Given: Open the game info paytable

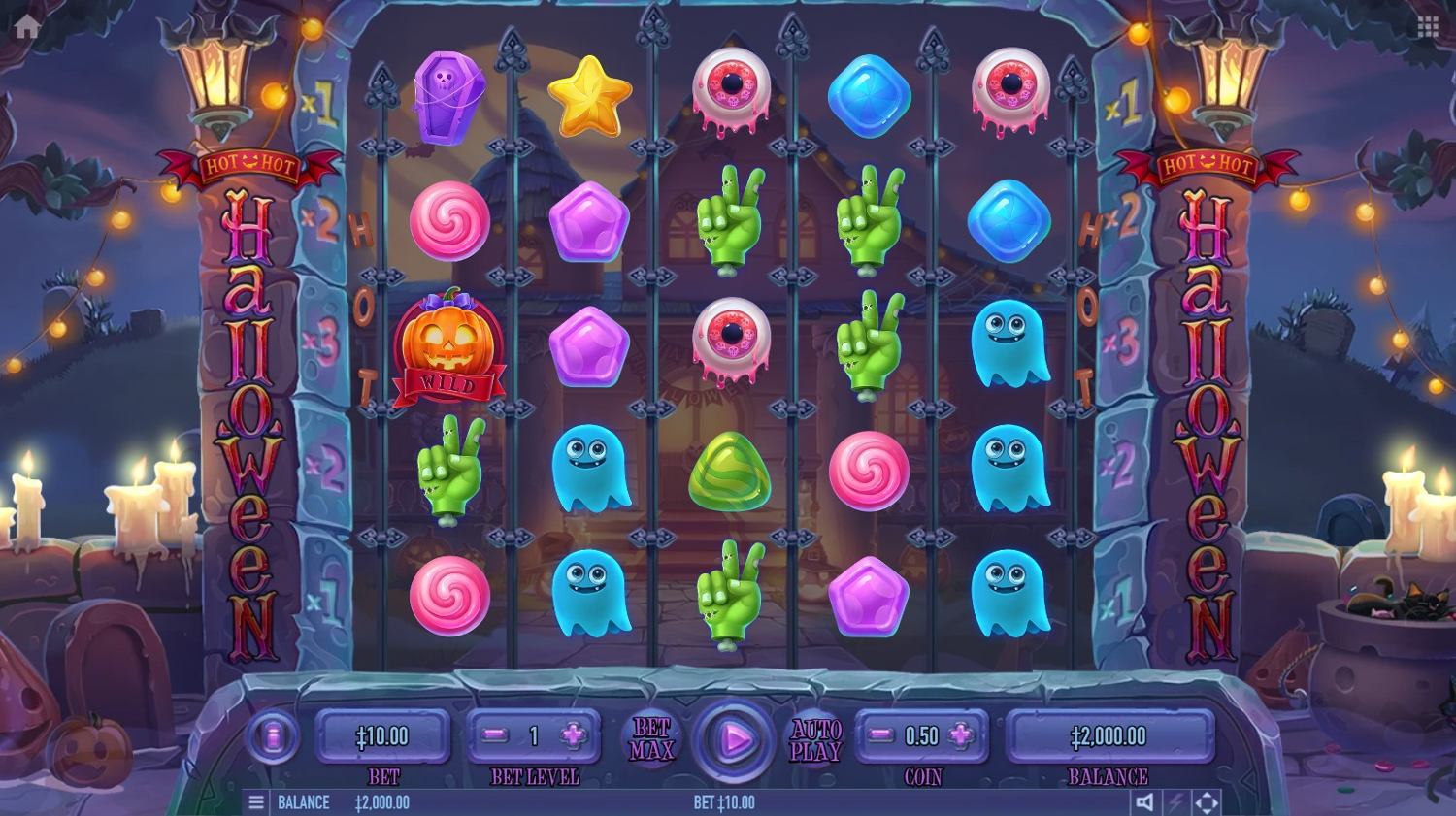Looking at the screenshot, I should pyautogui.click(x=273, y=737).
